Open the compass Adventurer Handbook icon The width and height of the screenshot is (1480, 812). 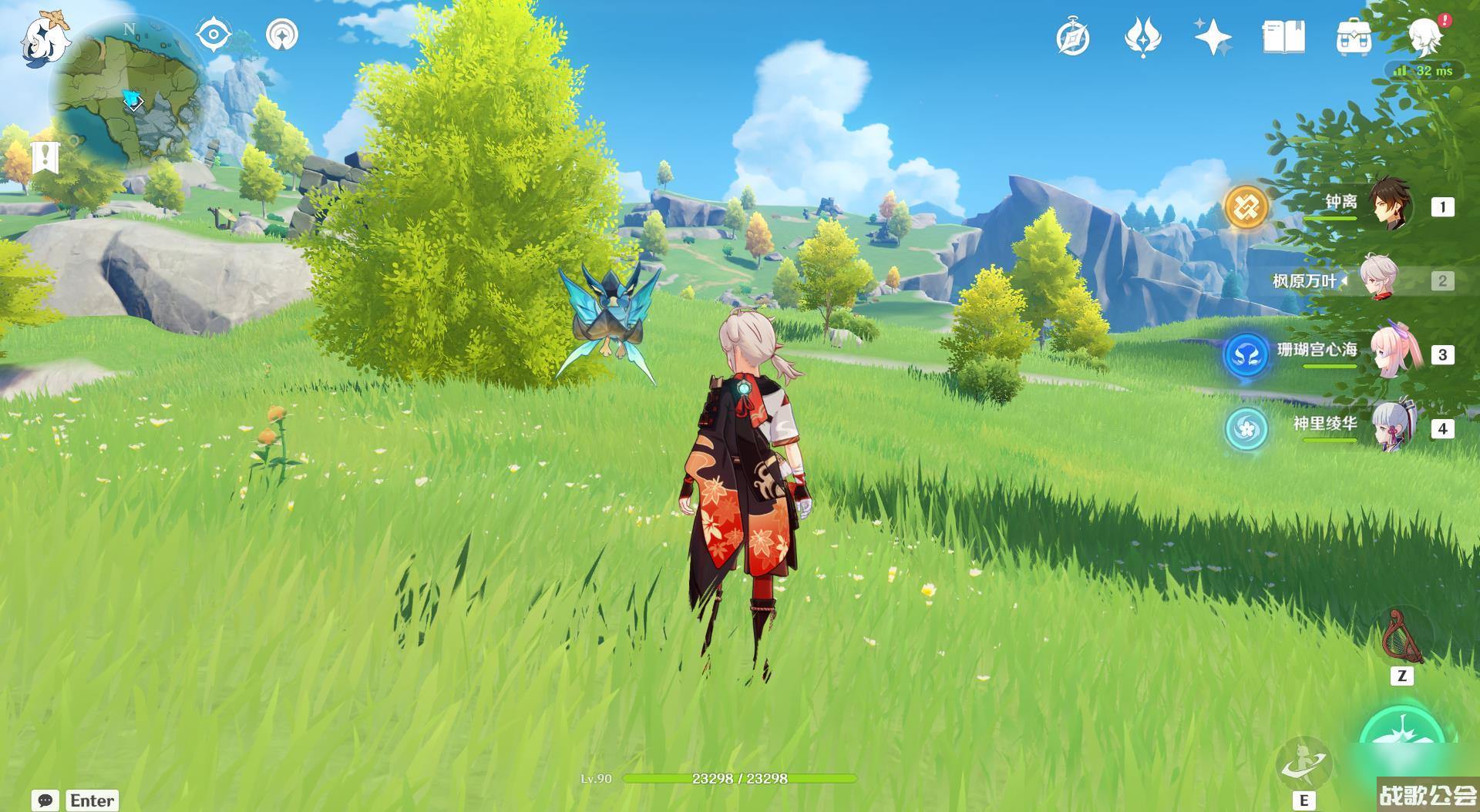(x=1072, y=37)
